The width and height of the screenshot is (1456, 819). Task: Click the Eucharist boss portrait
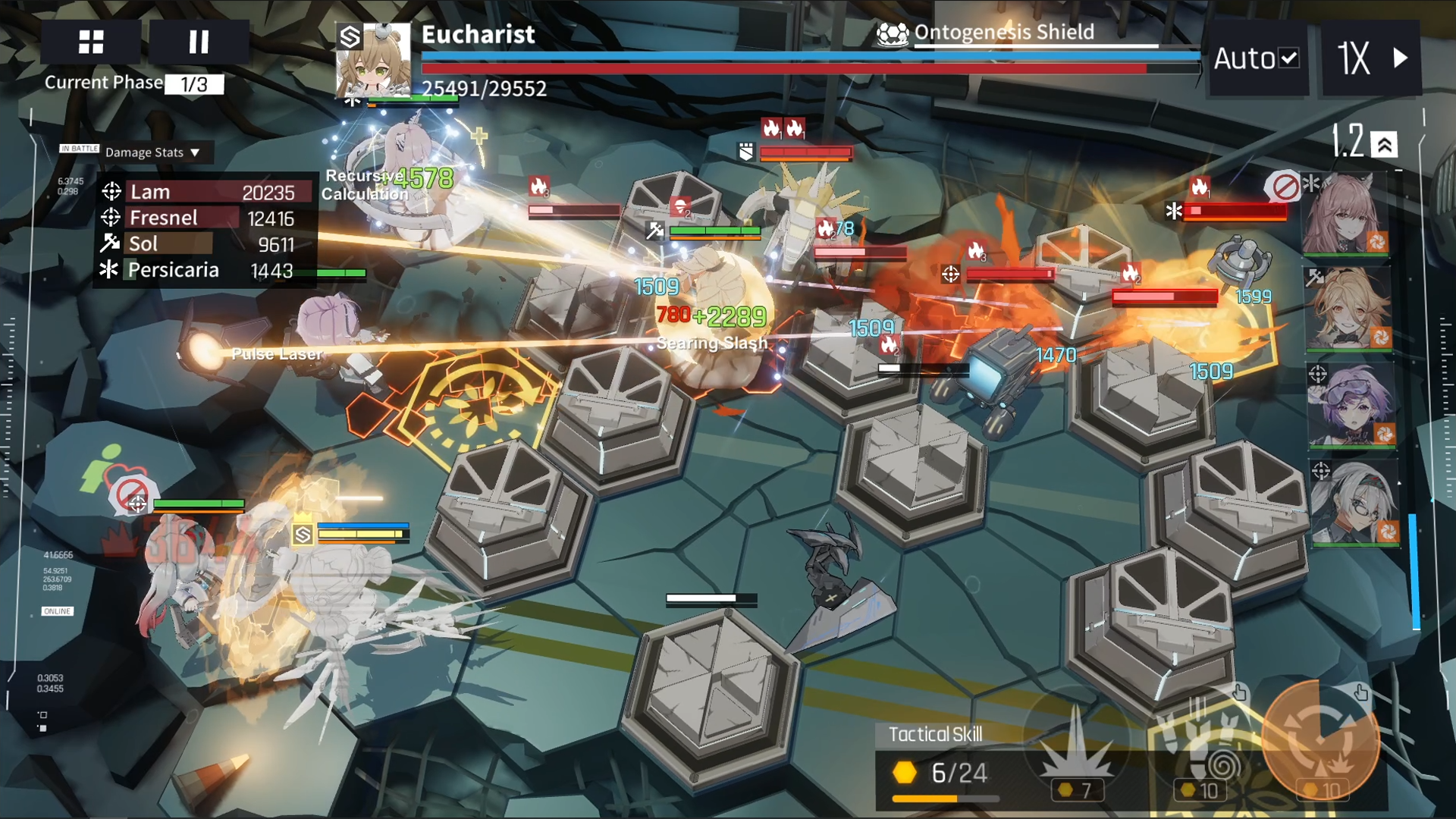coord(374,61)
